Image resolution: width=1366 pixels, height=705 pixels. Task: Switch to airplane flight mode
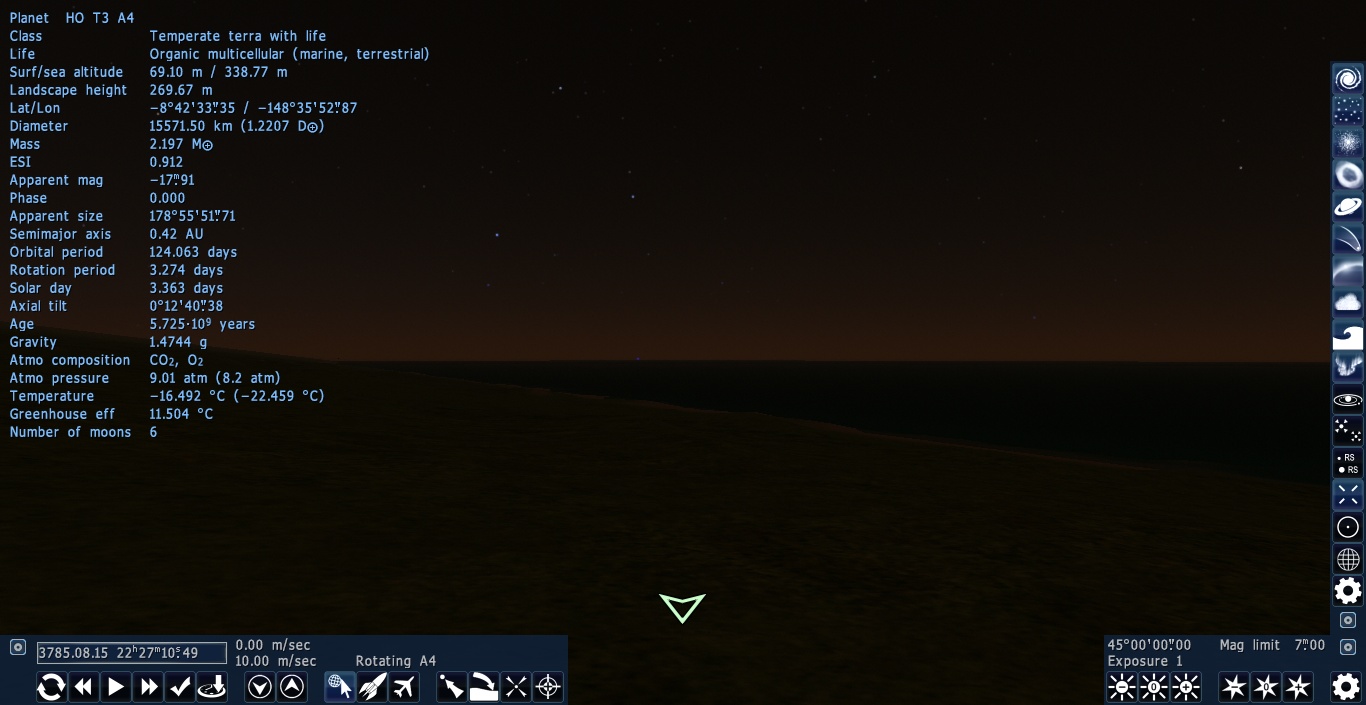[x=404, y=687]
